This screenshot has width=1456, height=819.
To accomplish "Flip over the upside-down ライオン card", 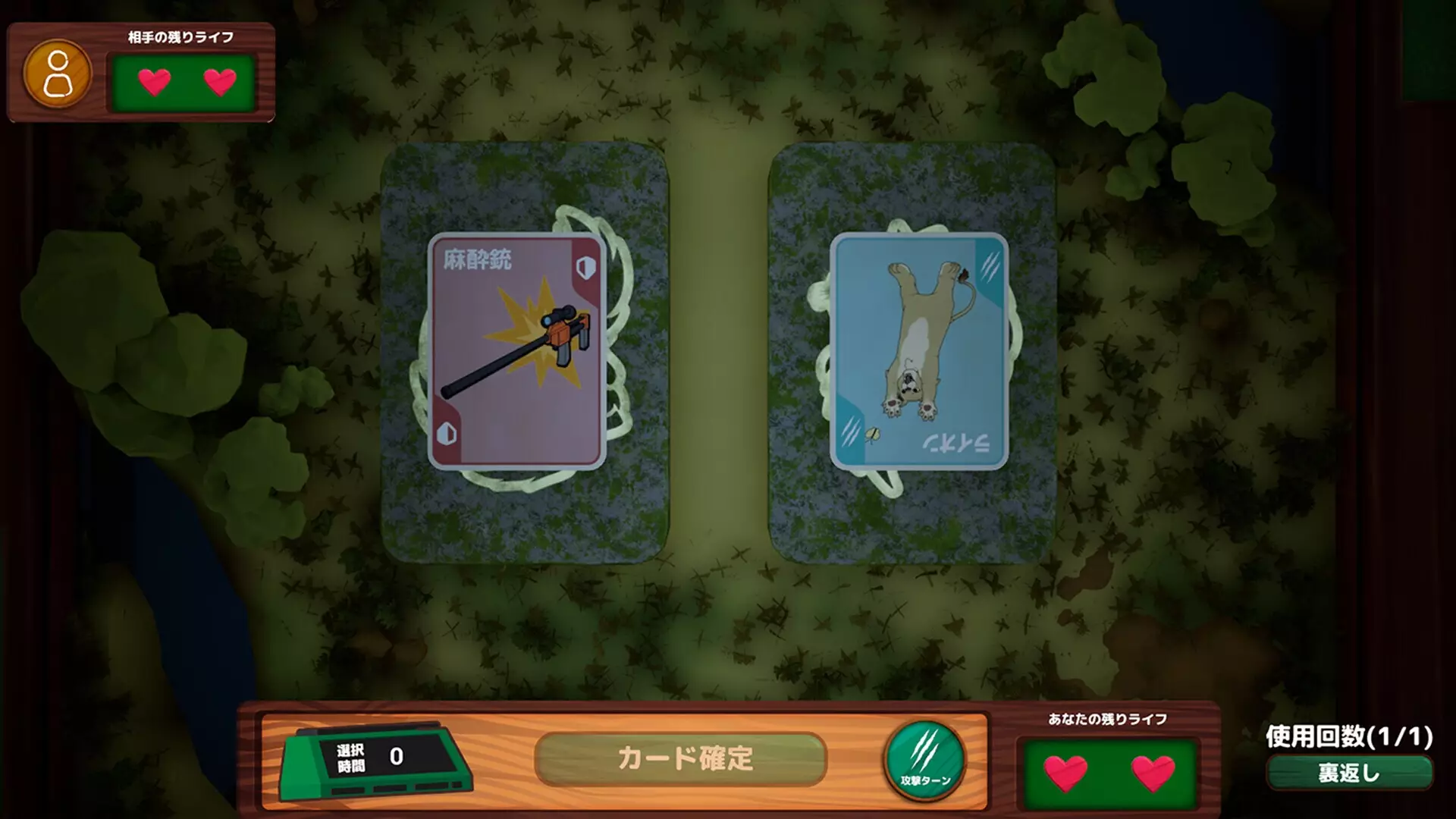I will click(919, 349).
